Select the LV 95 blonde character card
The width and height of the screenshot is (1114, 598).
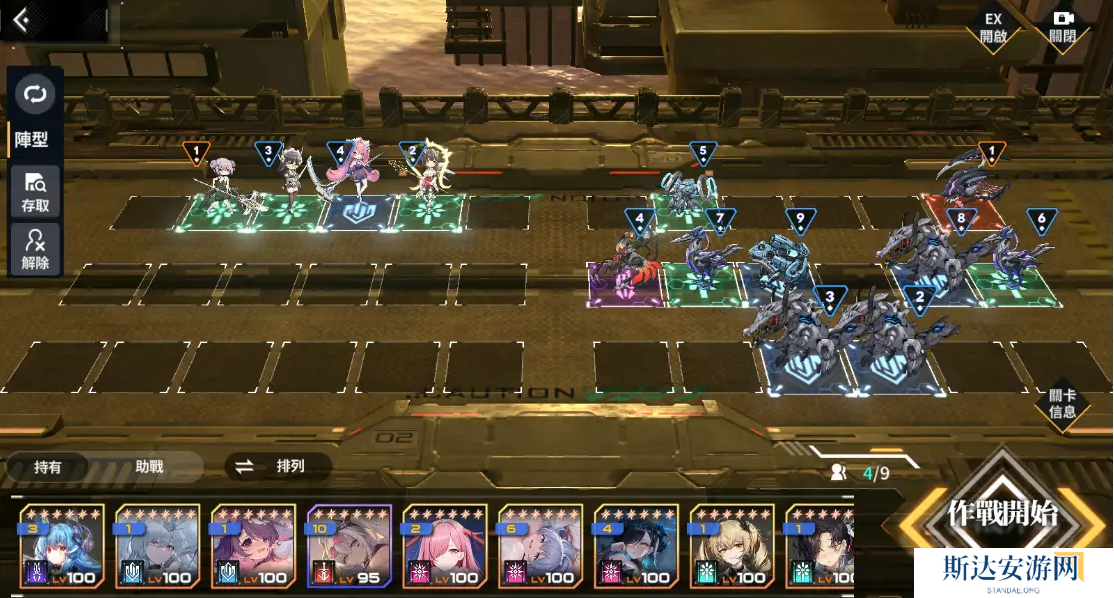pyautogui.click(x=348, y=546)
